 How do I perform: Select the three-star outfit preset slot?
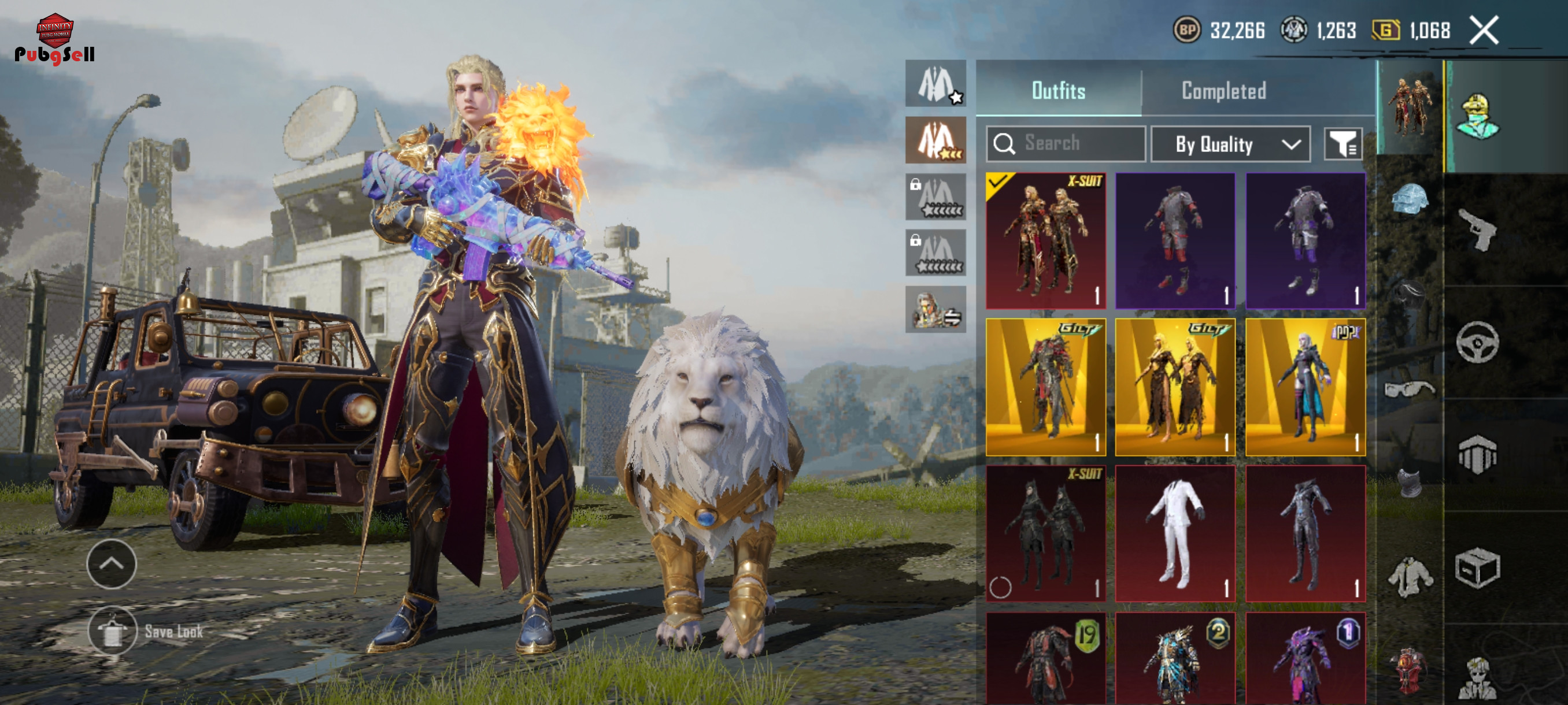935,140
